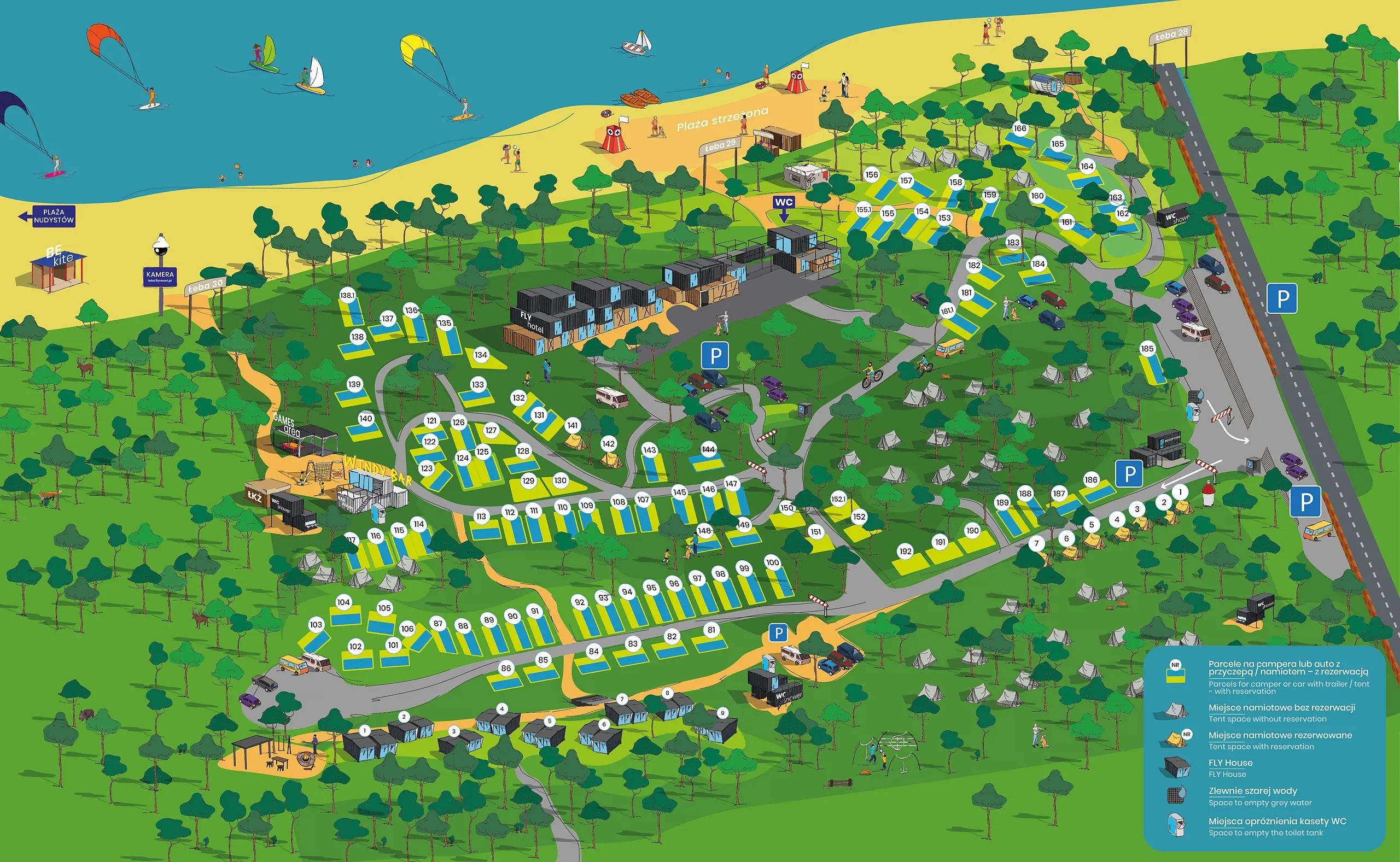Select parcel marker 100
This screenshot has width=1400, height=862.
[772, 562]
